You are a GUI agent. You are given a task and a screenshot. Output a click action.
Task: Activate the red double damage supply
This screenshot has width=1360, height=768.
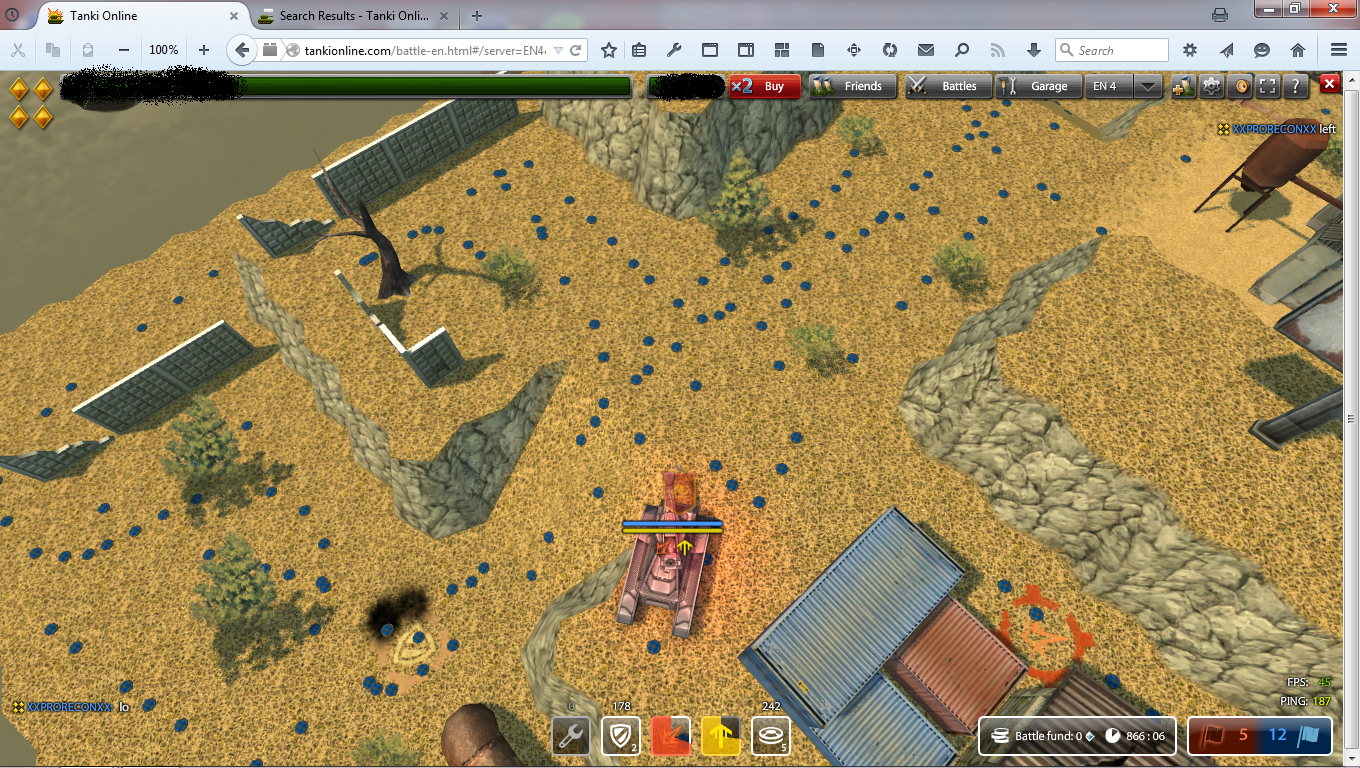coord(671,736)
